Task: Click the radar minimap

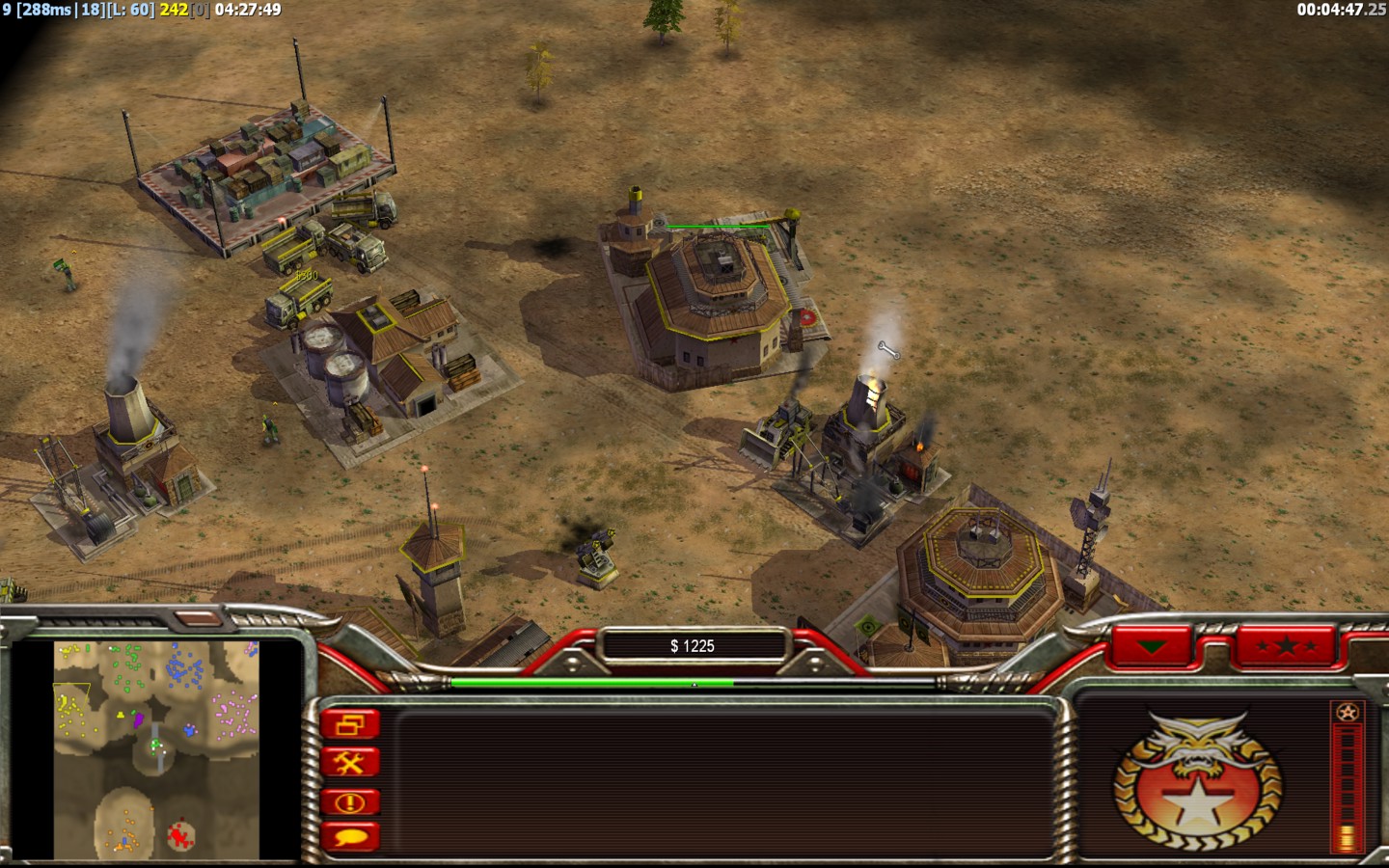Action: (156, 749)
